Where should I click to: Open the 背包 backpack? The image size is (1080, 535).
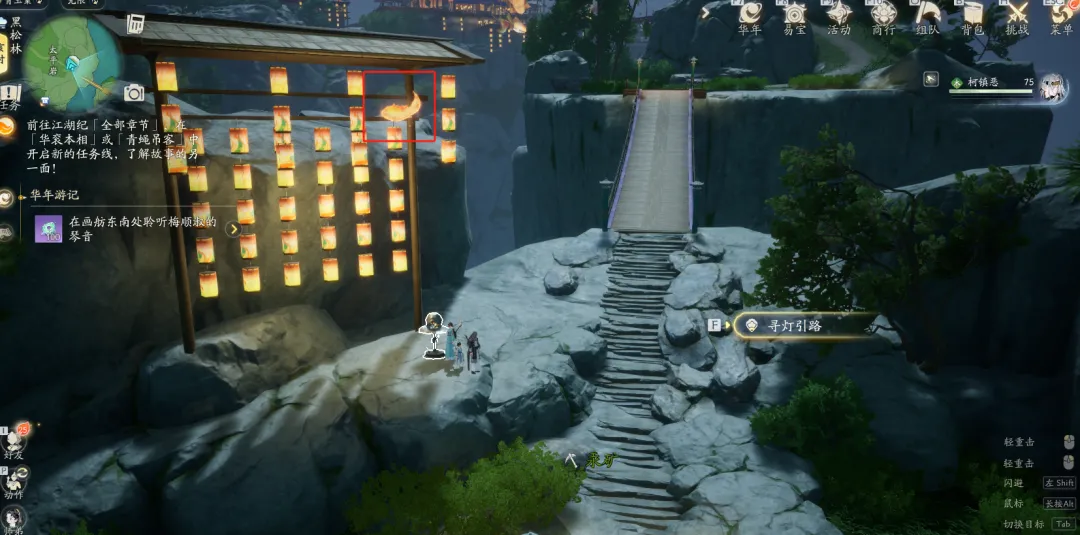(x=973, y=14)
